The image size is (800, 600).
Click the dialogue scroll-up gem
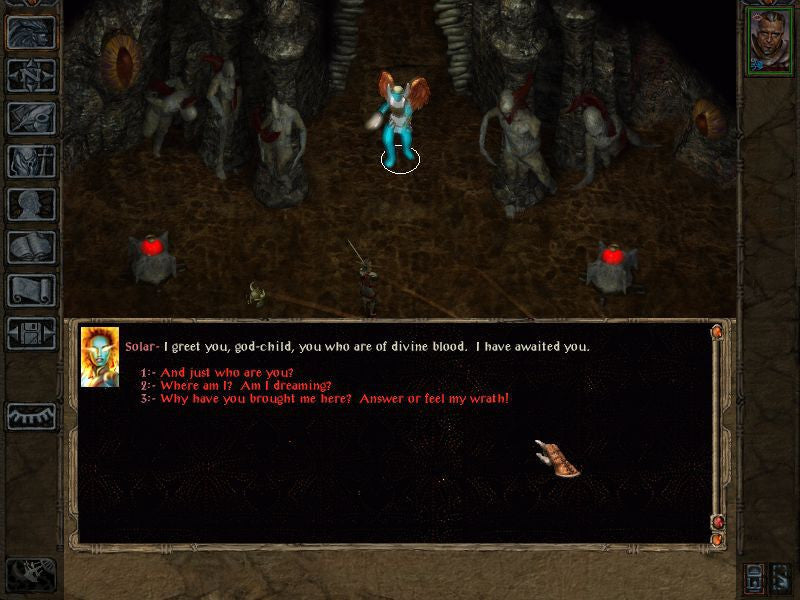tap(717, 332)
